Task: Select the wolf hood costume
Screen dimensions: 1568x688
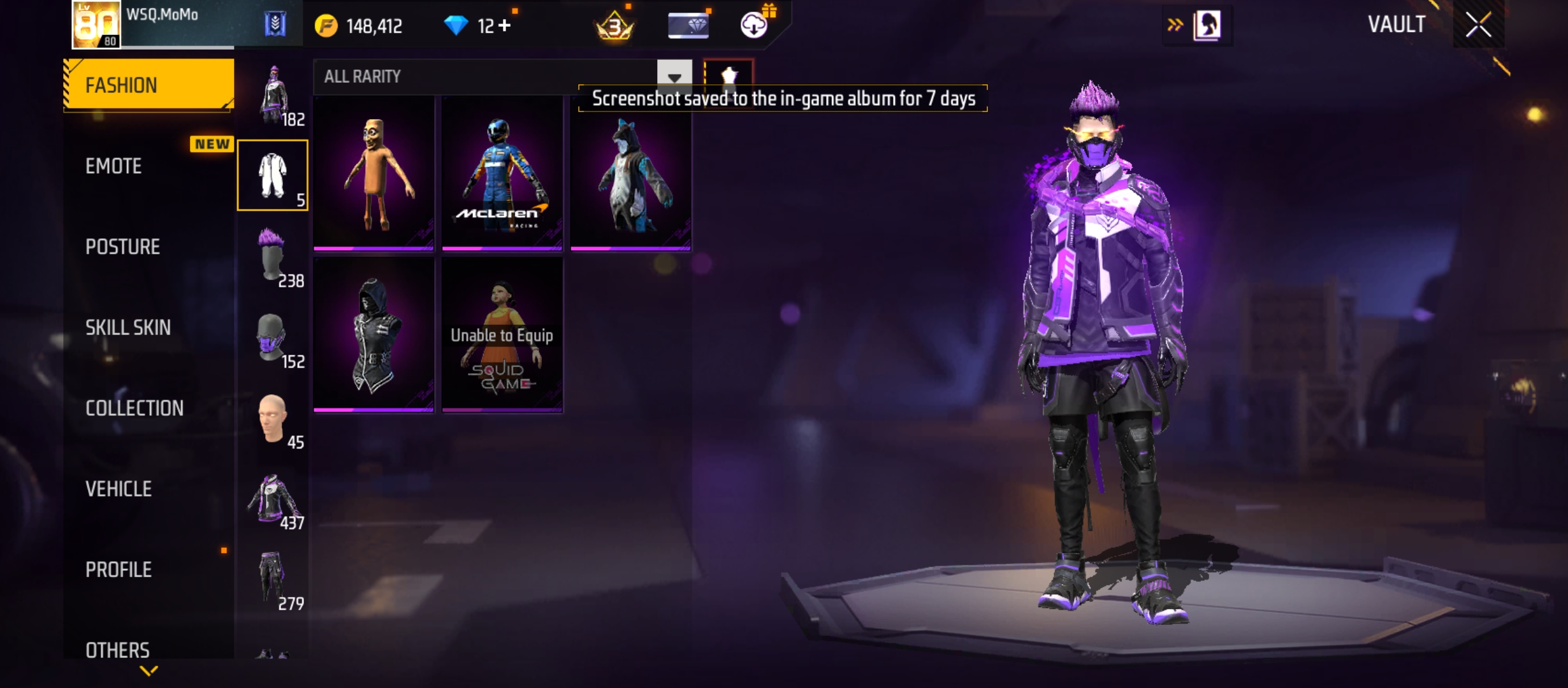Action: (630, 173)
